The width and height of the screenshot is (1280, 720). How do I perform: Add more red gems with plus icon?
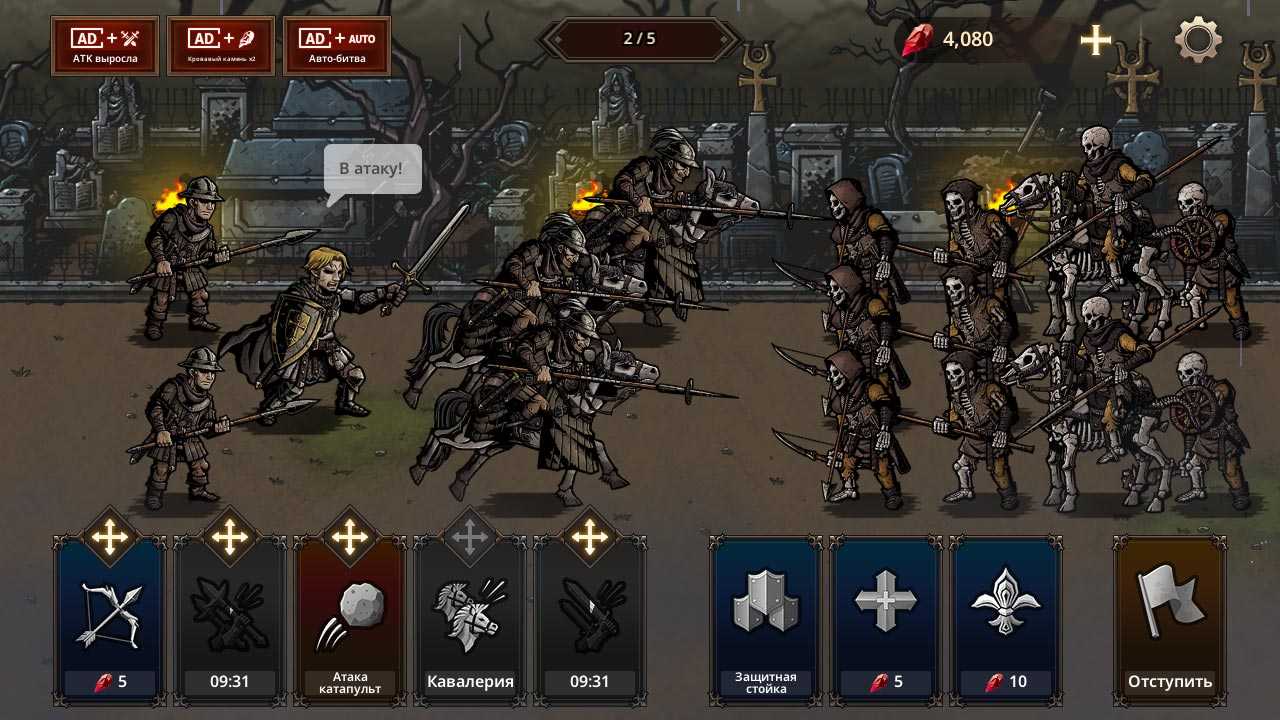point(1096,40)
